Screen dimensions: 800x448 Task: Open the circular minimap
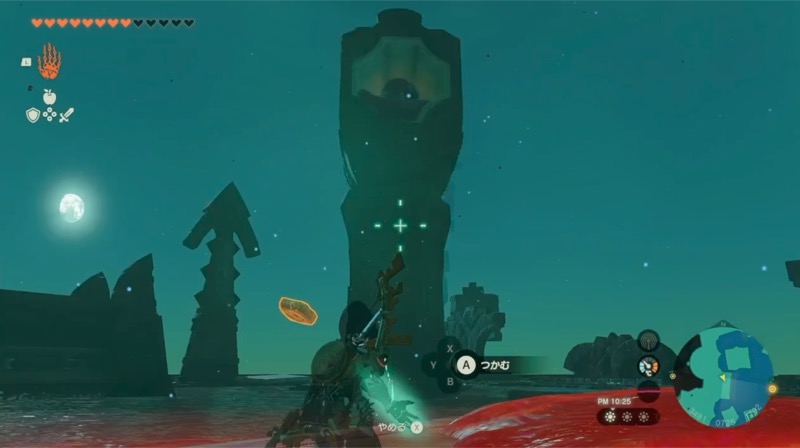click(724, 376)
